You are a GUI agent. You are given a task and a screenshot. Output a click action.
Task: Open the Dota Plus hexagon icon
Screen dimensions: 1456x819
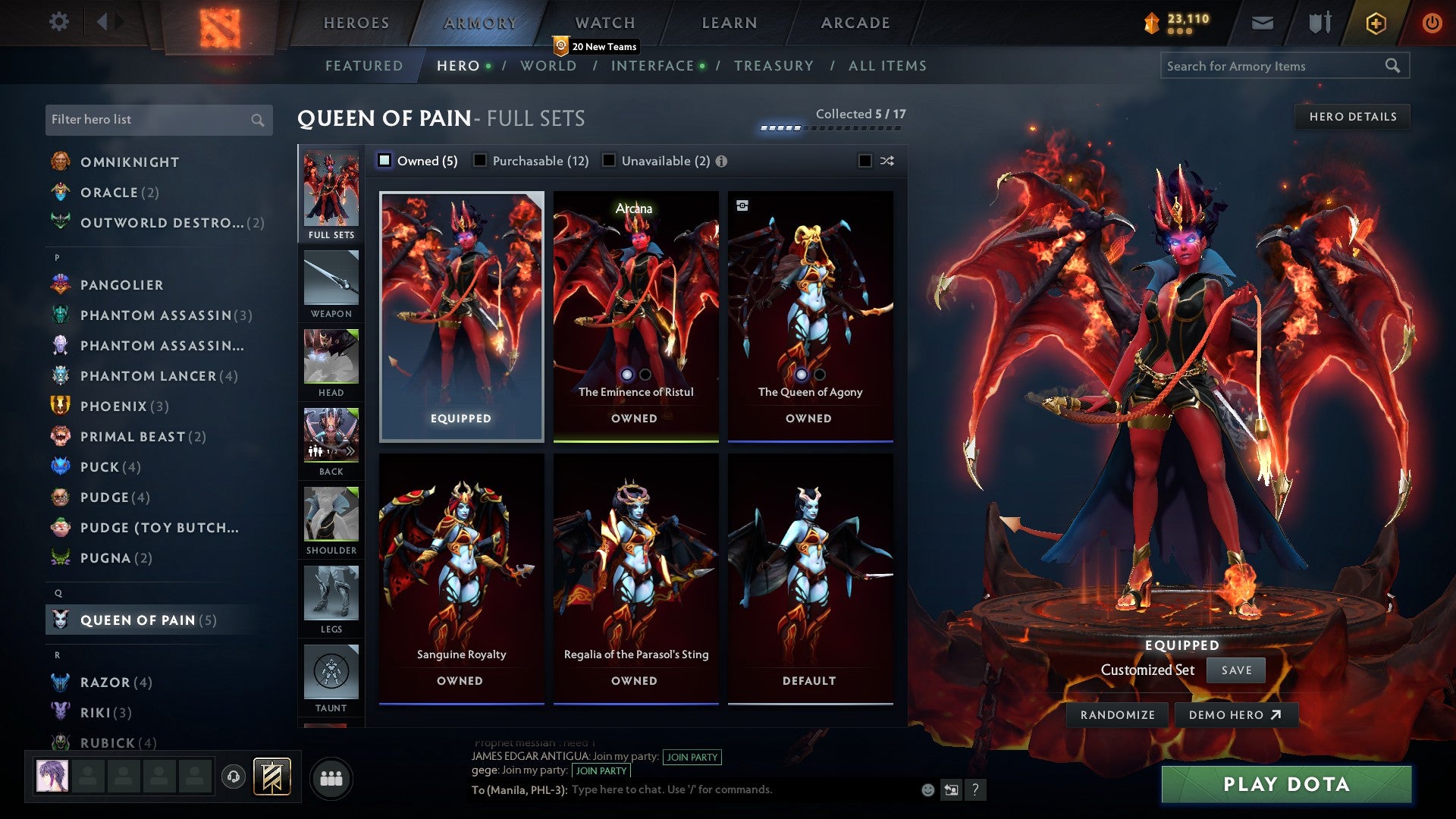tap(1376, 22)
